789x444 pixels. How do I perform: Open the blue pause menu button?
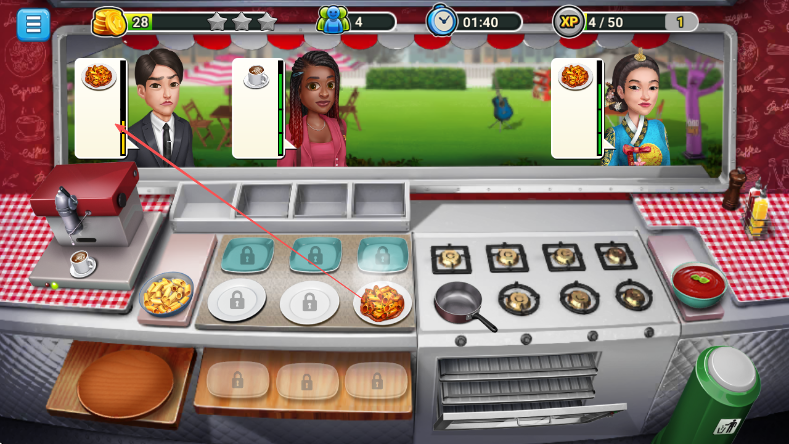[33, 24]
